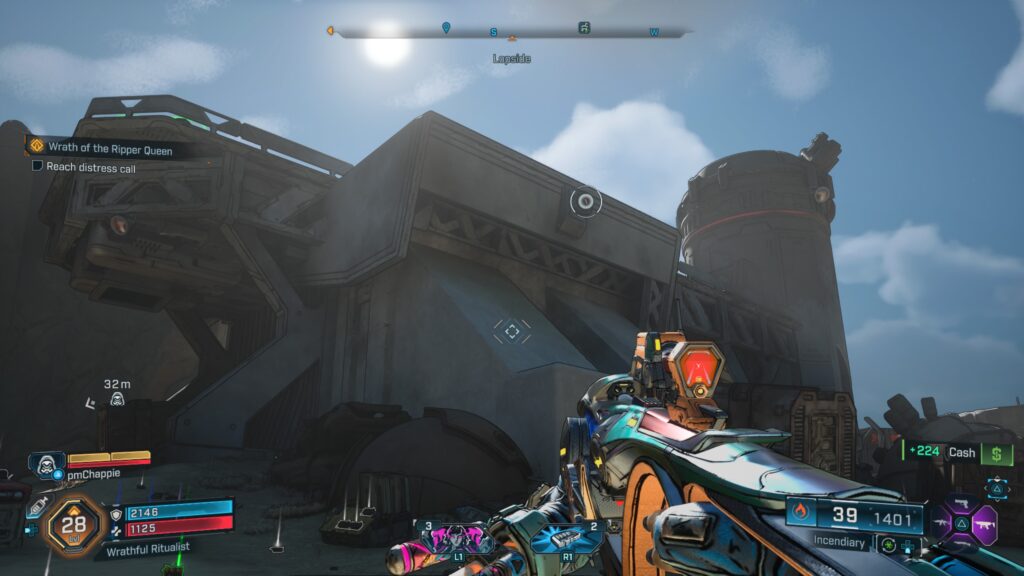Select pmChappie's teammate portrait
Image resolution: width=1024 pixels, height=576 pixels.
[46, 464]
